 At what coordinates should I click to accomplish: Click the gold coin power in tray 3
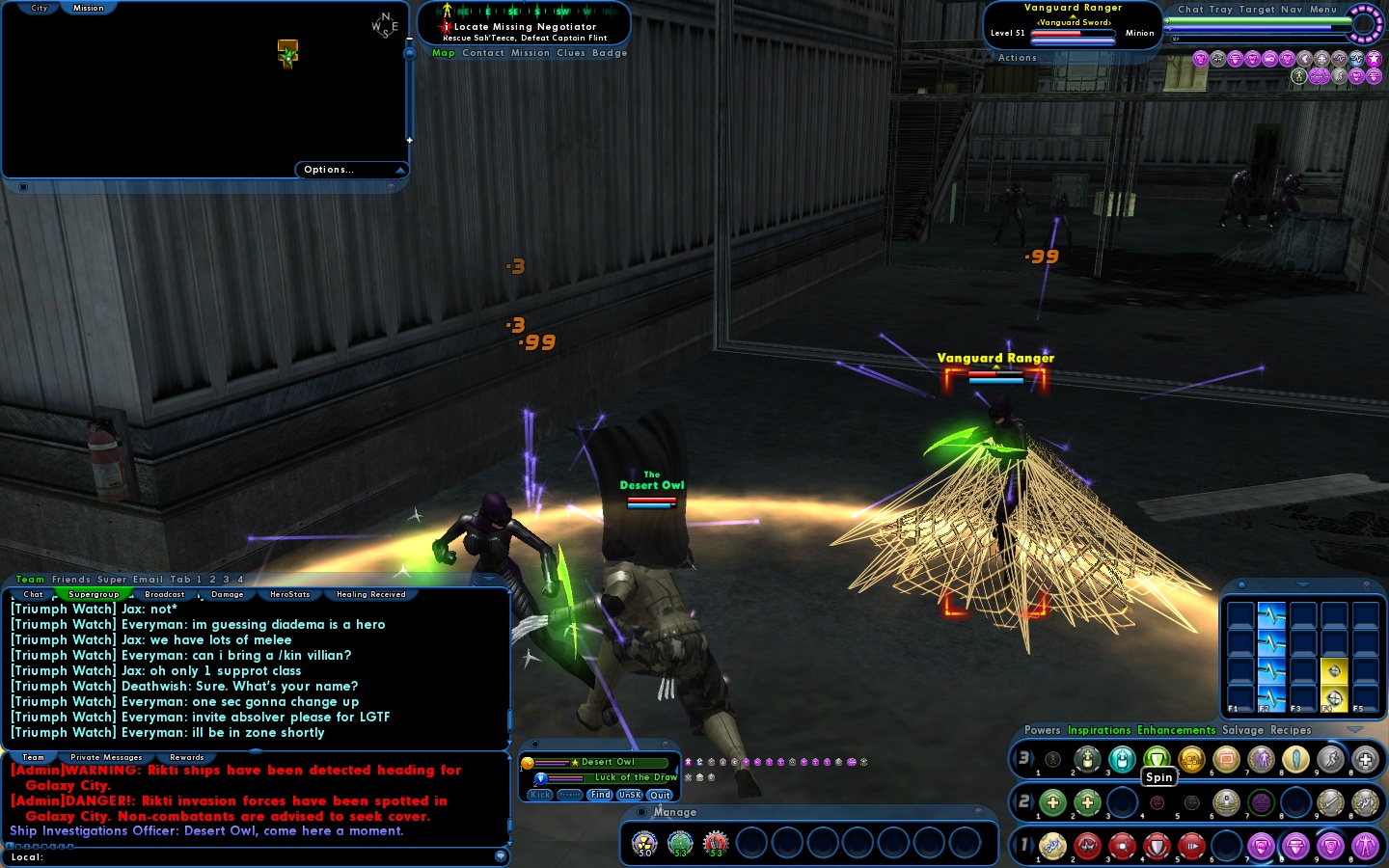pos(1190,759)
